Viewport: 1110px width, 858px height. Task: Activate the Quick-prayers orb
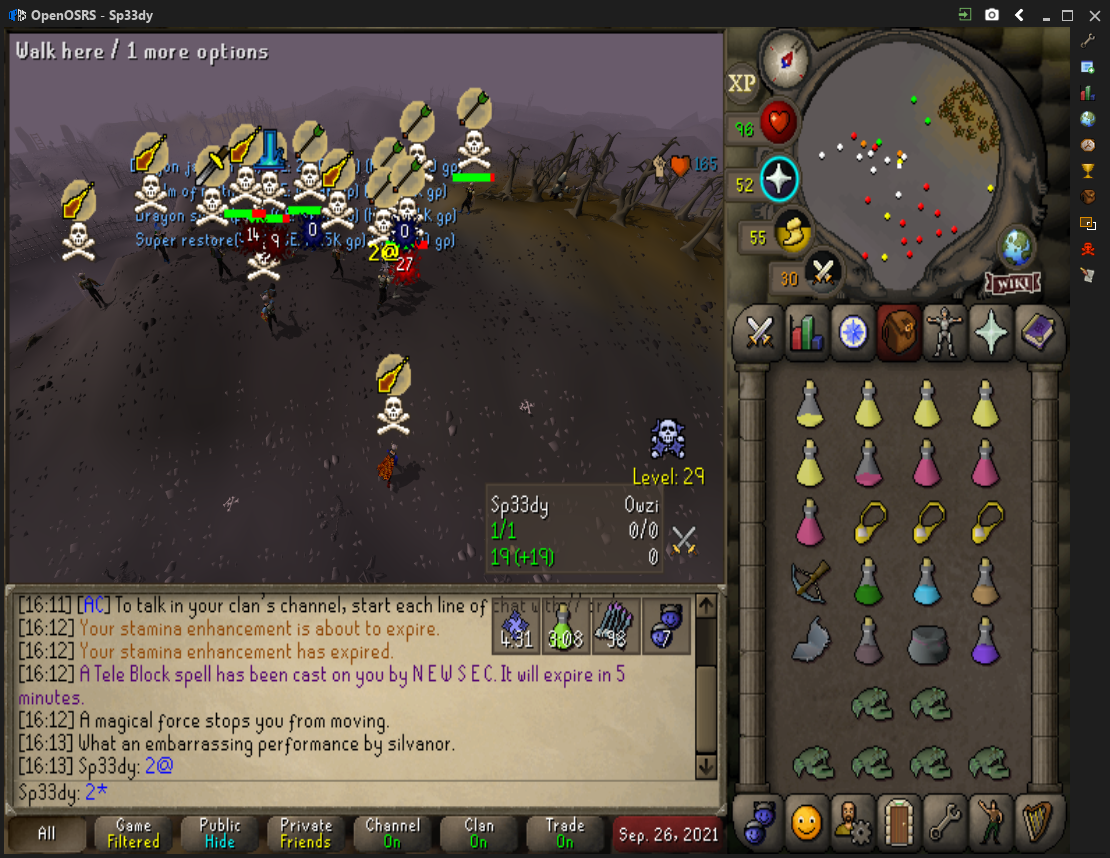tap(778, 180)
